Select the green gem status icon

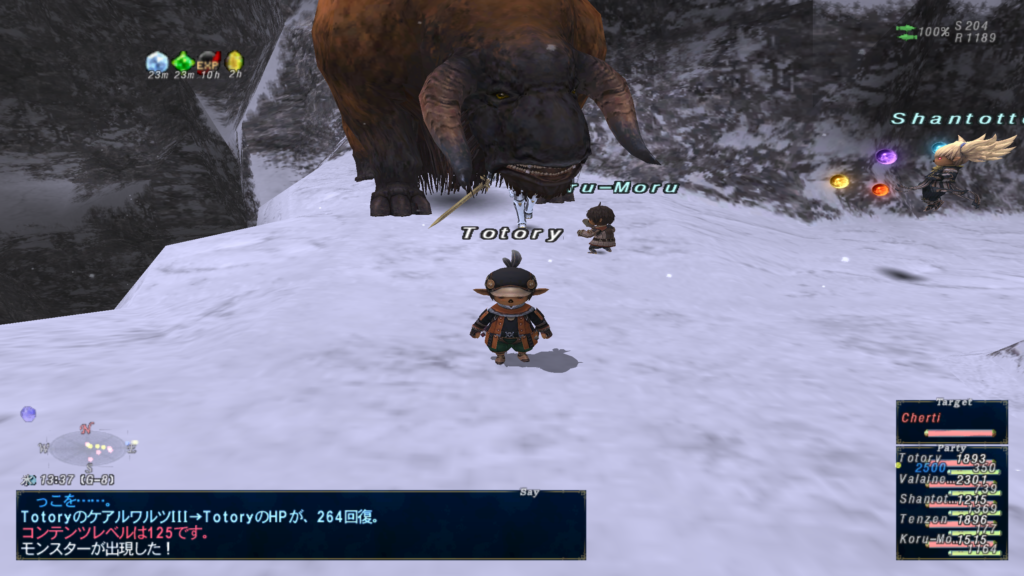(x=183, y=61)
